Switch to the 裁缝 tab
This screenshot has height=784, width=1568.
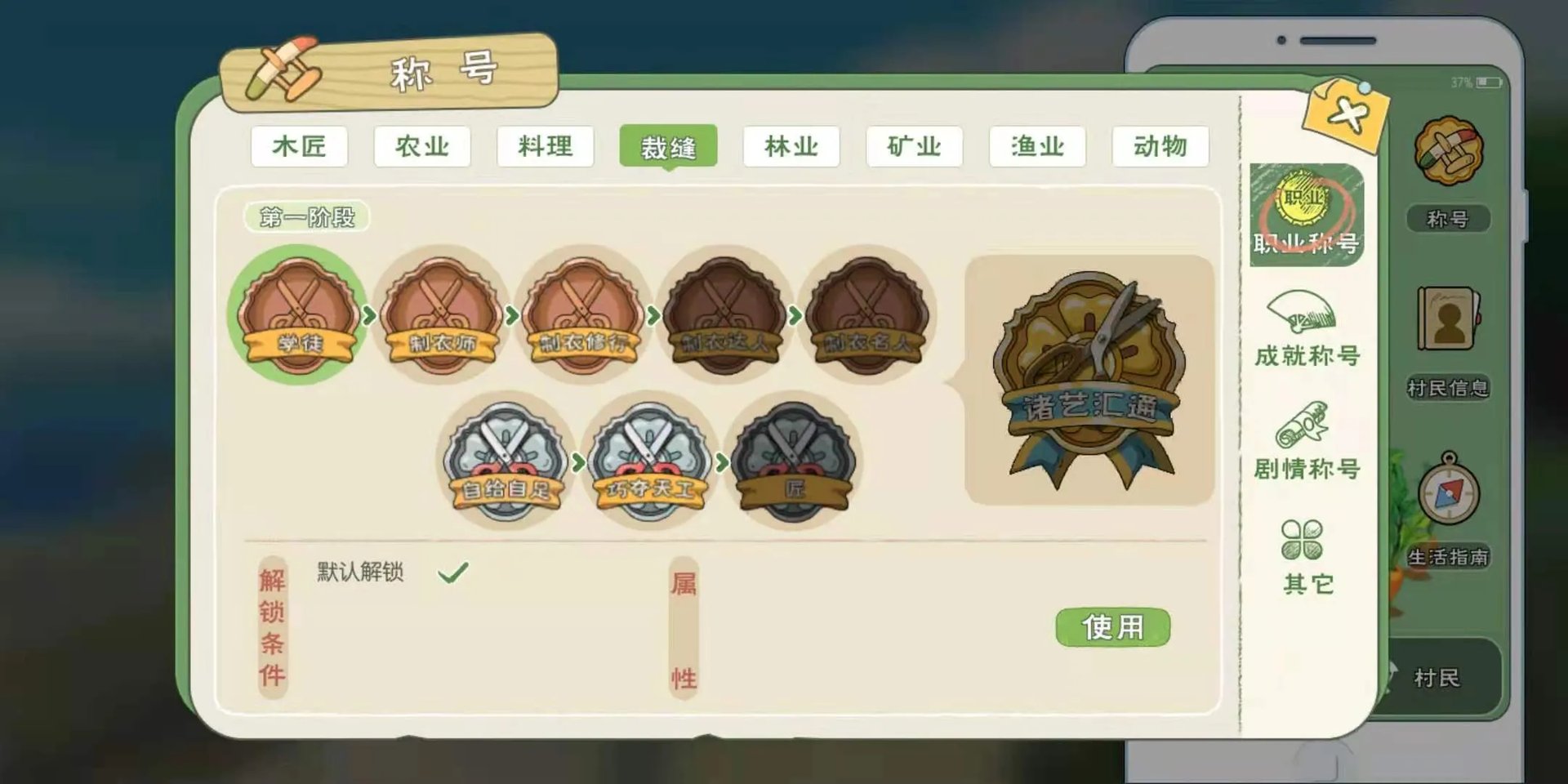(x=670, y=147)
